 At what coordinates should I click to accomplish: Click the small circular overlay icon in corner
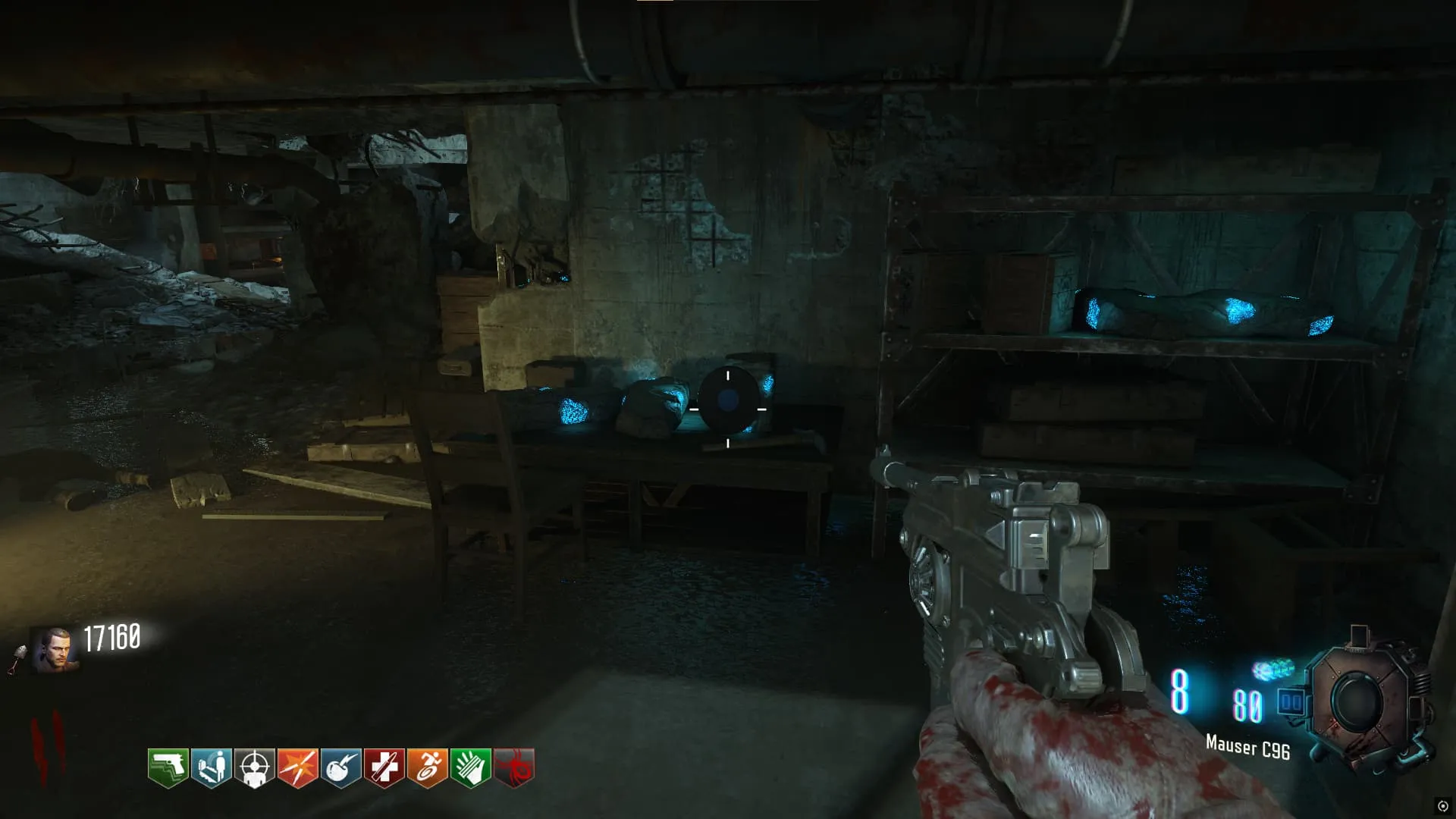(1442, 805)
